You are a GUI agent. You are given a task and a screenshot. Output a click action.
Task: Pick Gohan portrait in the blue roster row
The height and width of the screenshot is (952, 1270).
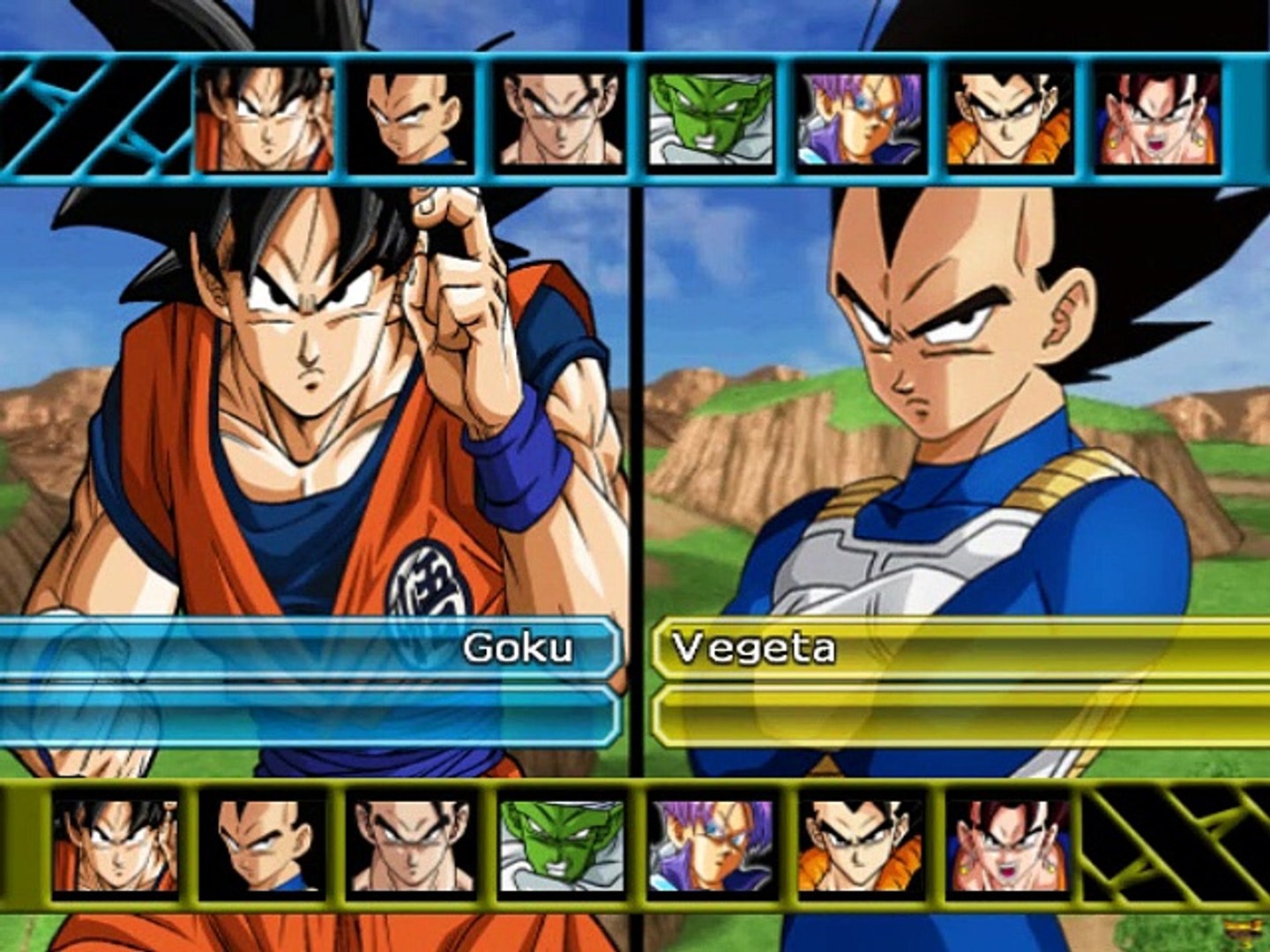pyautogui.click(x=561, y=119)
